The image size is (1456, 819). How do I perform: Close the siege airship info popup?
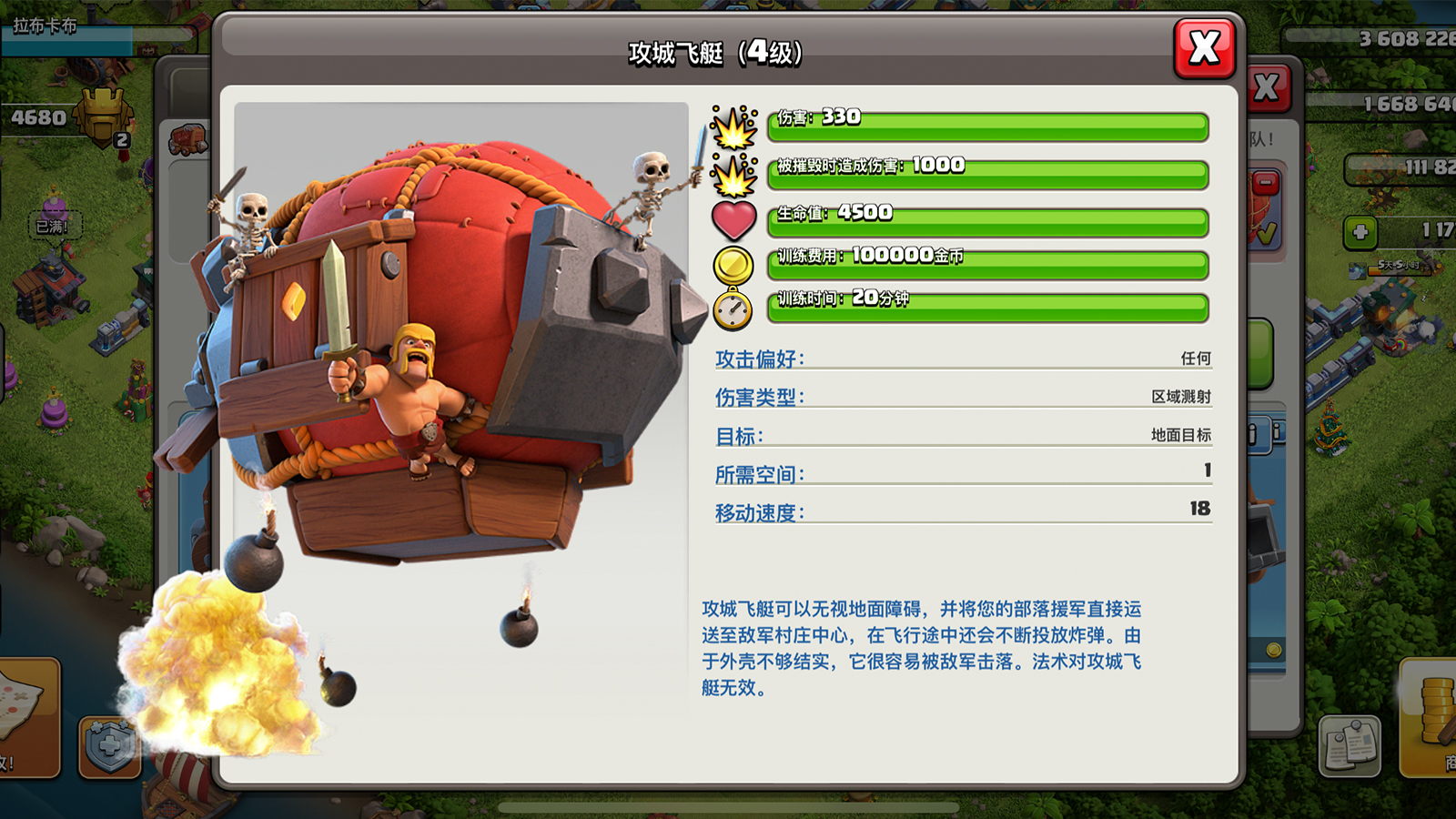pos(1204,48)
